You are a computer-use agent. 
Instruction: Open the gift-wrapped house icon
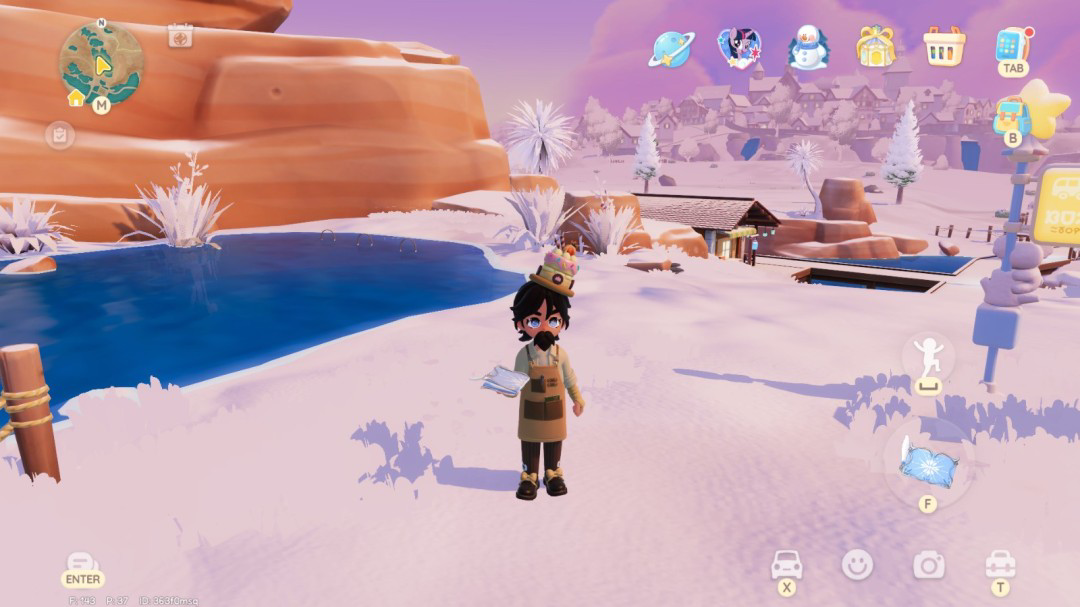coord(876,47)
